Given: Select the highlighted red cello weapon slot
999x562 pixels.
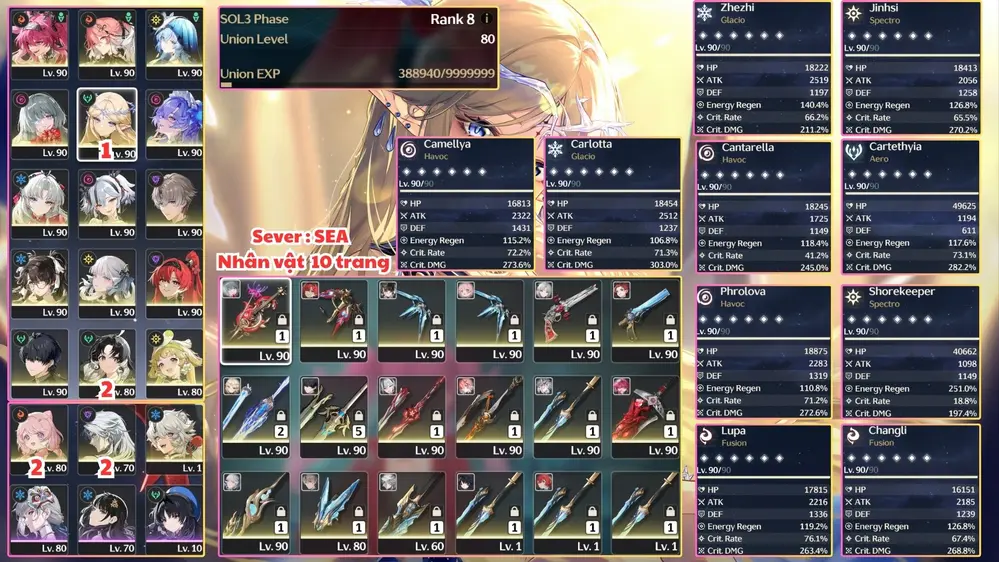Looking at the screenshot, I should tap(256, 320).
